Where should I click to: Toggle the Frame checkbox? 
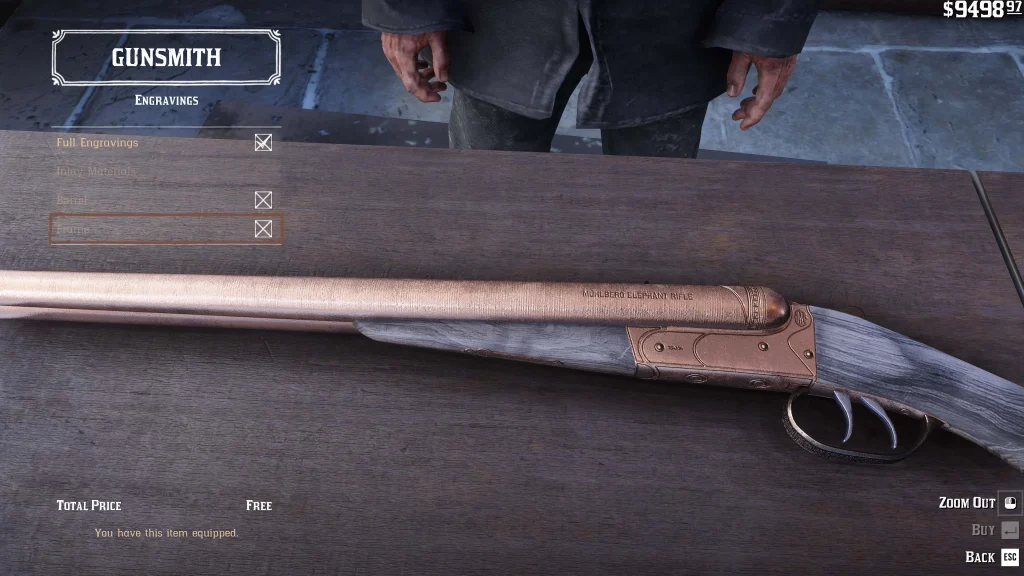(x=263, y=230)
